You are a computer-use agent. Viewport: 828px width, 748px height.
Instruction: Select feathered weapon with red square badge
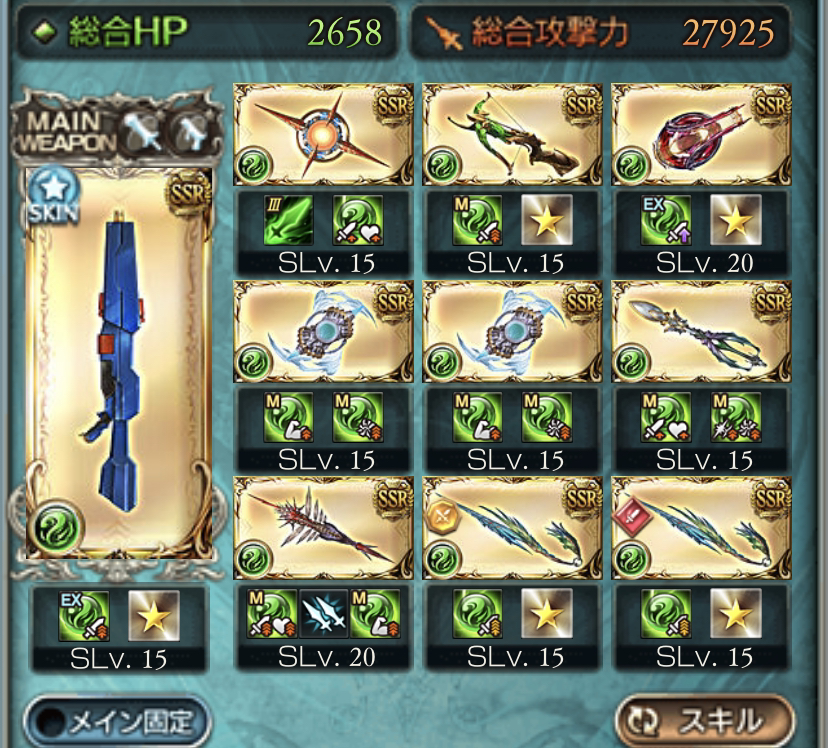pos(701,528)
